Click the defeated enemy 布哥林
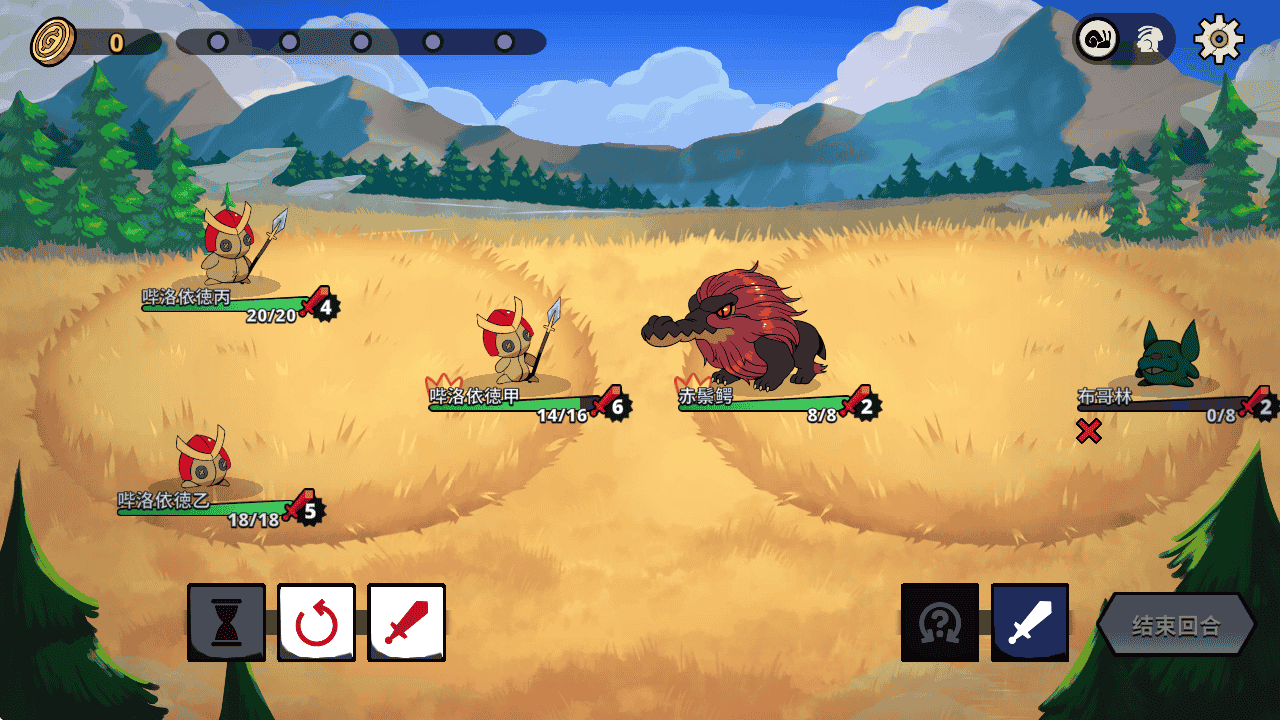Screen dimensions: 1280x720 [1170, 355]
